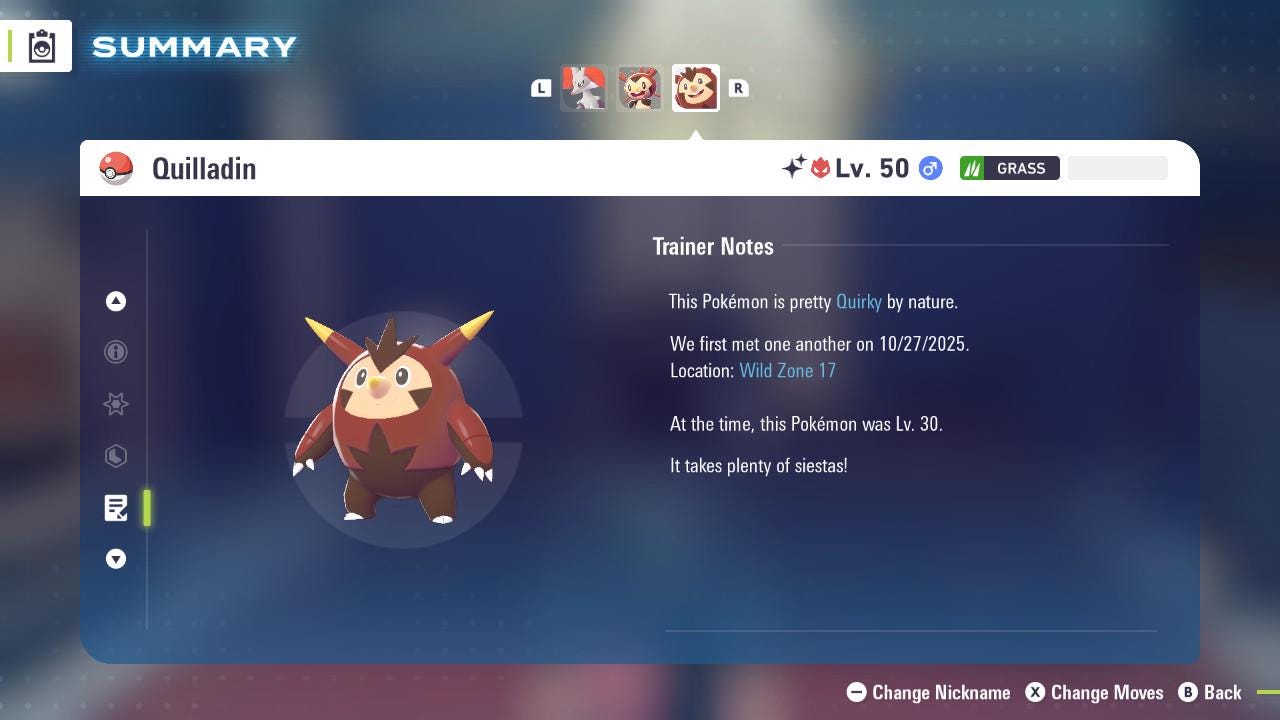The width and height of the screenshot is (1280, 720).
Task: Switch to the first Pokémon thumbnail
Action: tap(585, 88)
